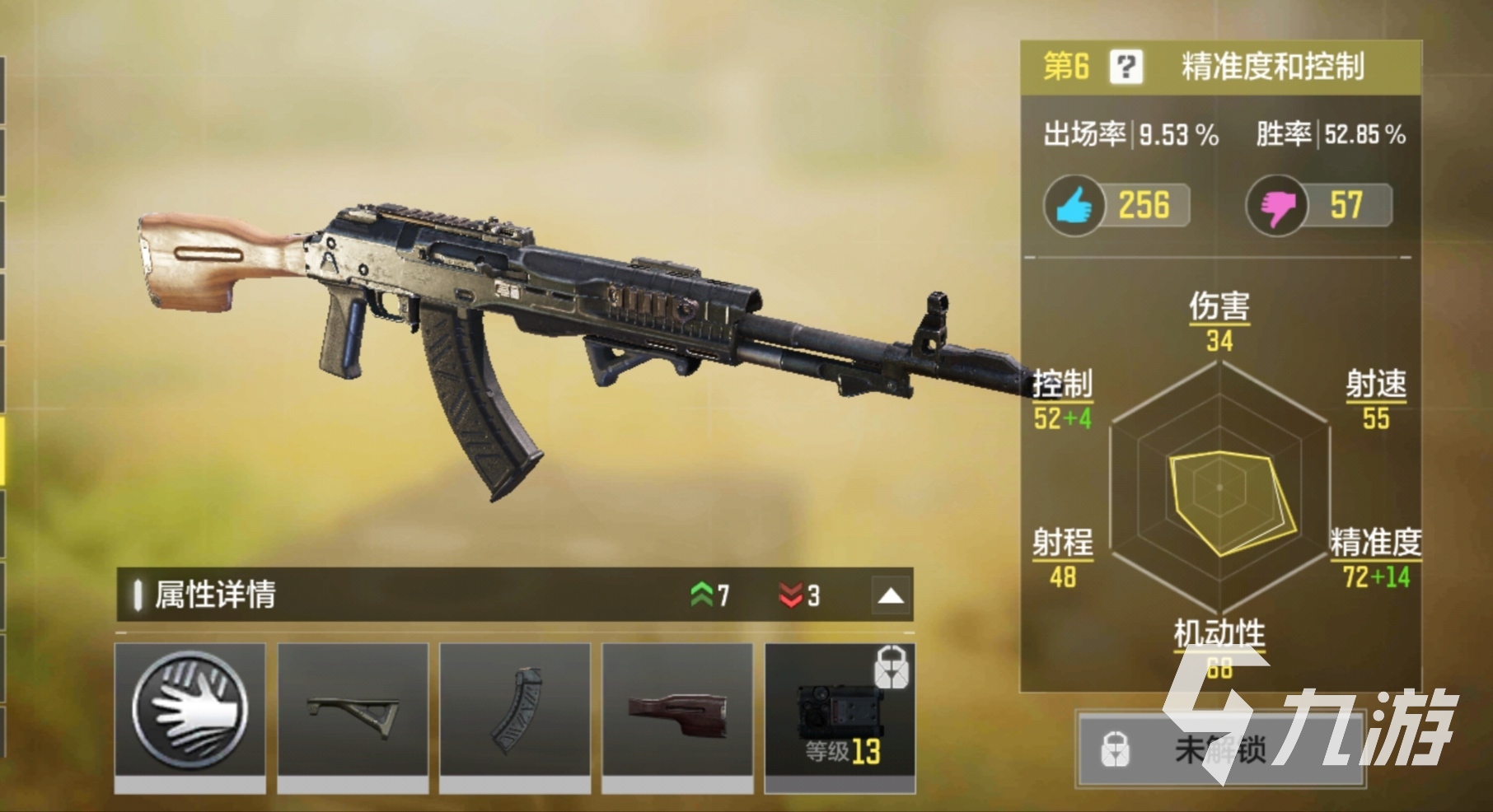The height and width of the screenshot is (812, 1493).
Task: Upvote with the blue thumbs-up button
Action: [1074, 206]
